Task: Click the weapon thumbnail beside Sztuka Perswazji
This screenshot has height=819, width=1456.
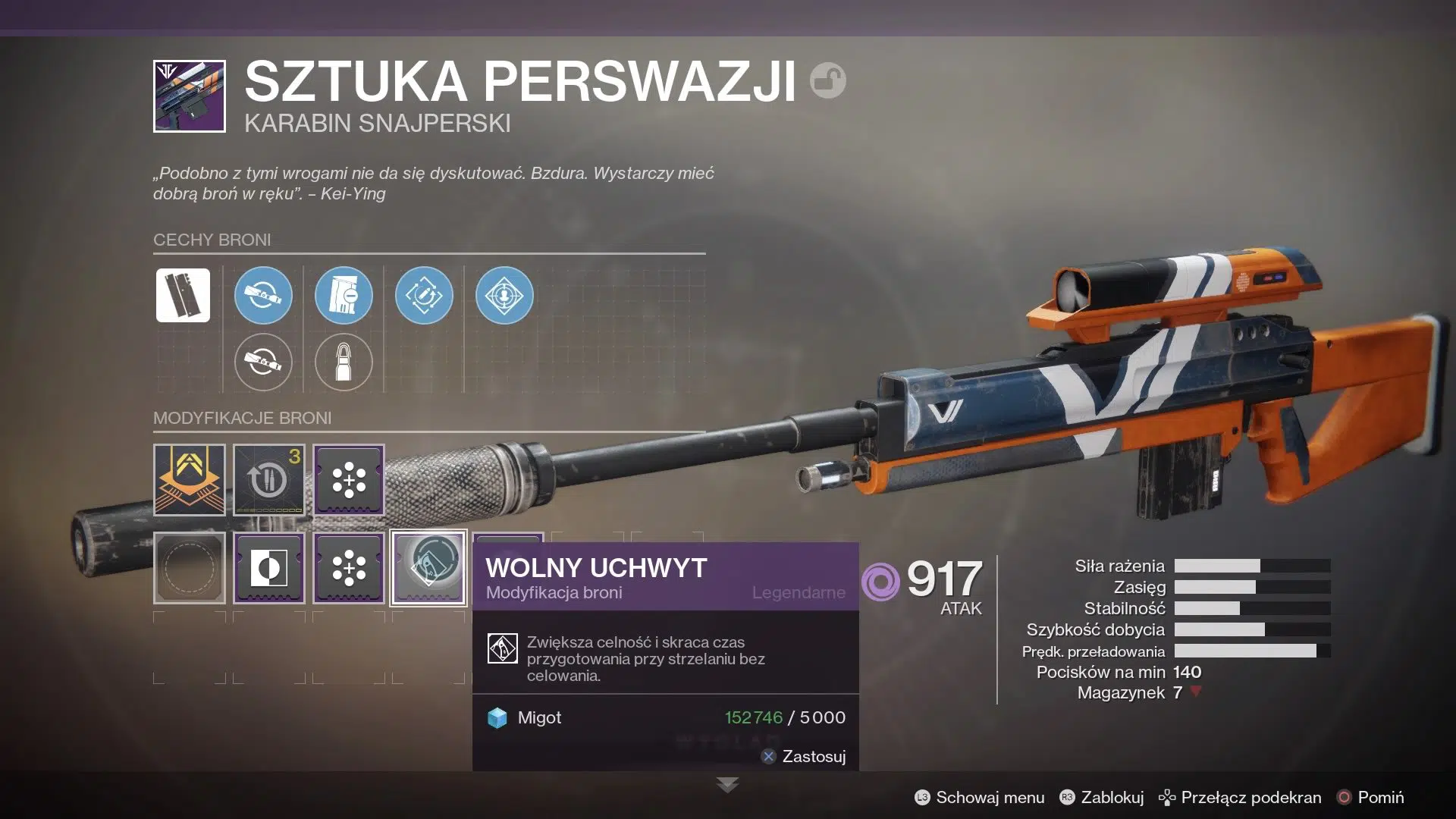Action: point(189,96)
